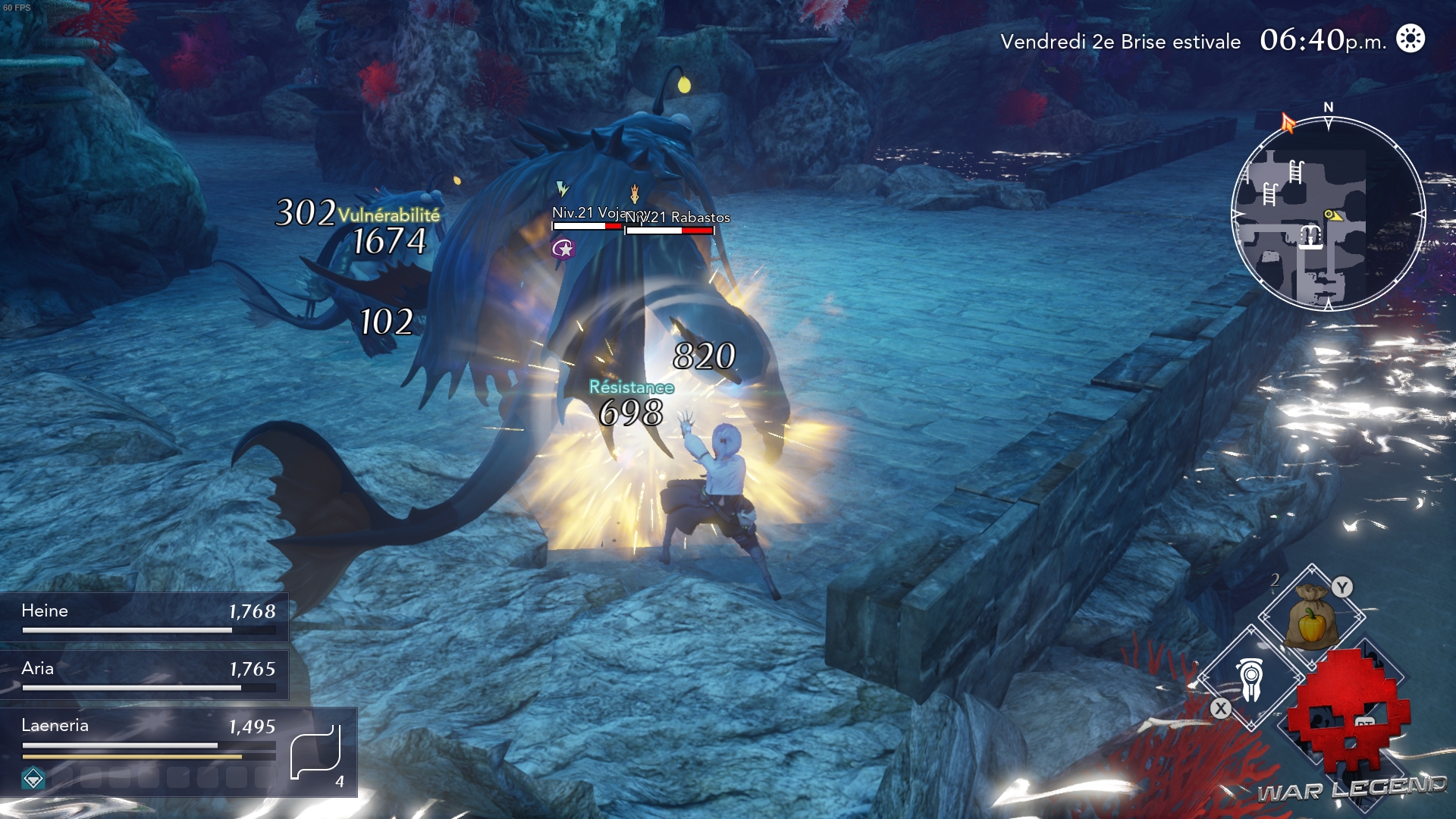
Task: Click the yellow player marker on the minimap
Action: coord(1332,216)
